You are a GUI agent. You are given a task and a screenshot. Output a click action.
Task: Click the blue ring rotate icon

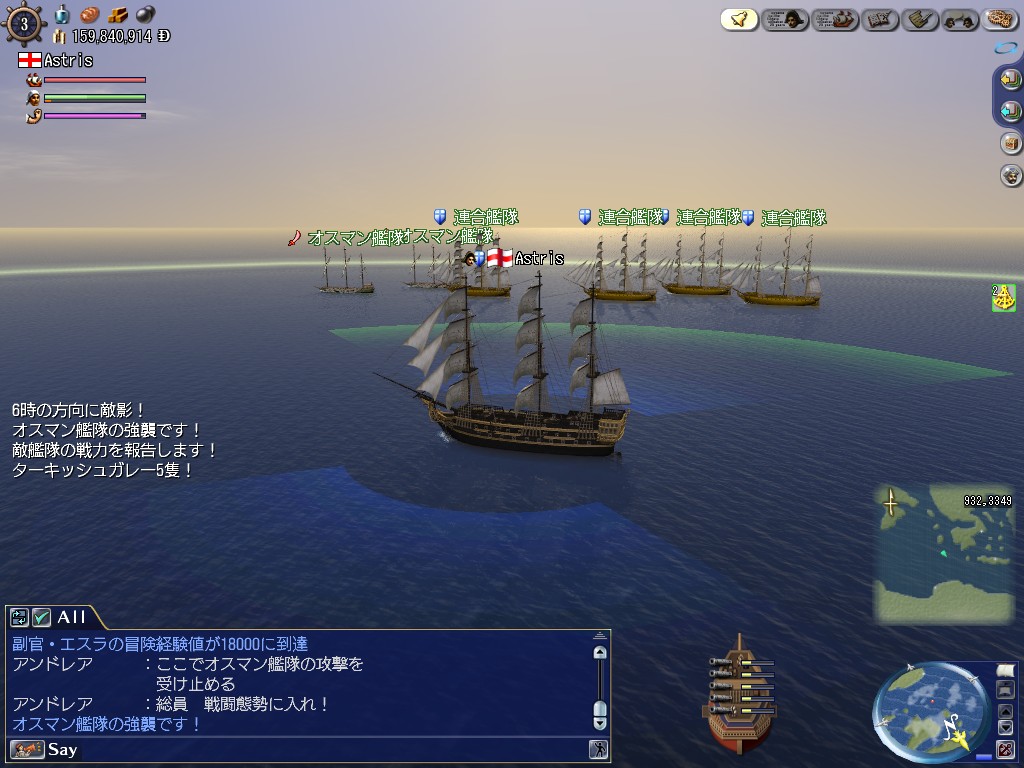pos(1006,48)
